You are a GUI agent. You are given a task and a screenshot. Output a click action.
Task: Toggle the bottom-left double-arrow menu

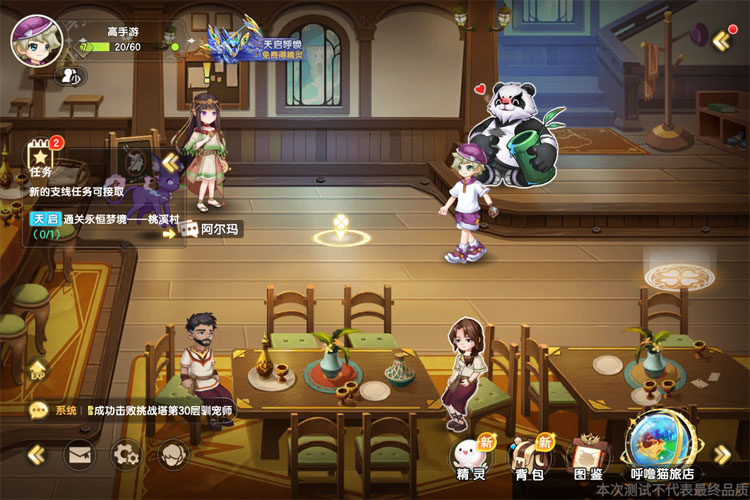(x=36, y=455)
